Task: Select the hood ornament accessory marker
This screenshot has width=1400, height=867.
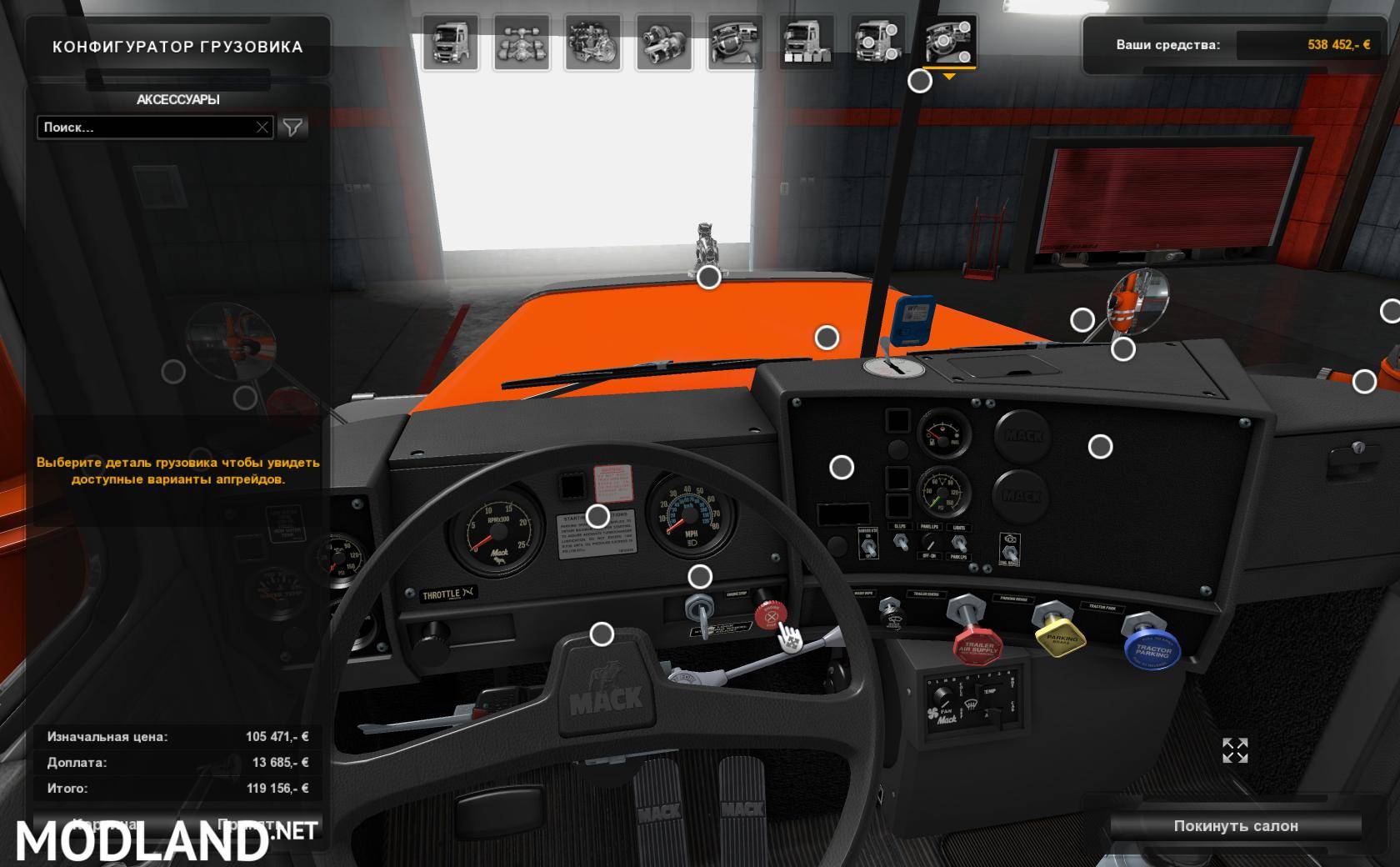Action: click(x=709, y=278)
